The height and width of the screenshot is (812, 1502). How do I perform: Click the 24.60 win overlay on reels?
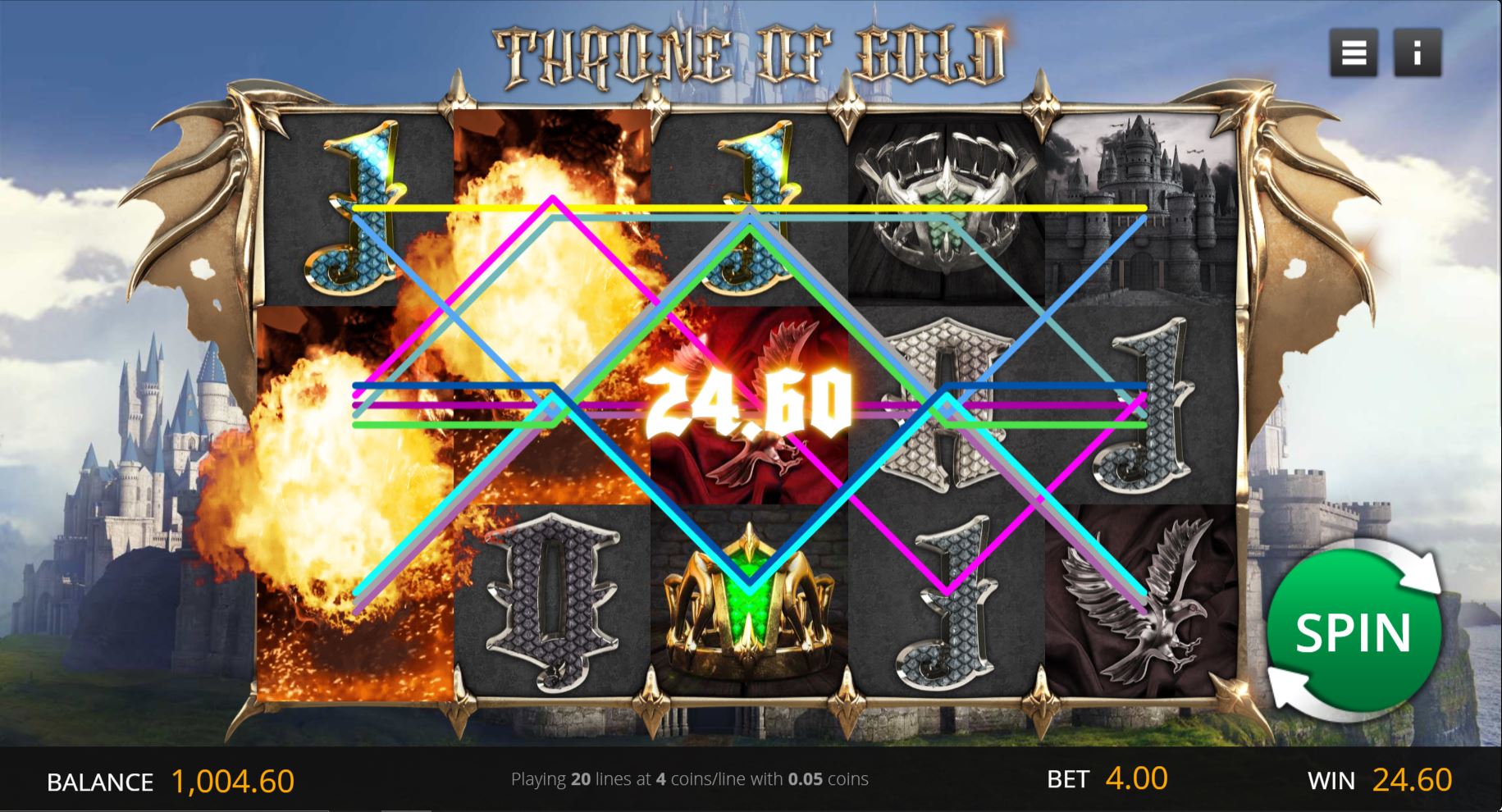click(748, 402)
